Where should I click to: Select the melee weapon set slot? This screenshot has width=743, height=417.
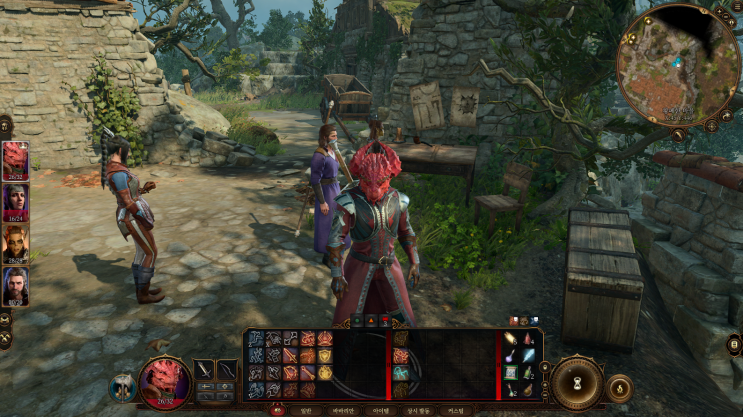click(204, 370)
